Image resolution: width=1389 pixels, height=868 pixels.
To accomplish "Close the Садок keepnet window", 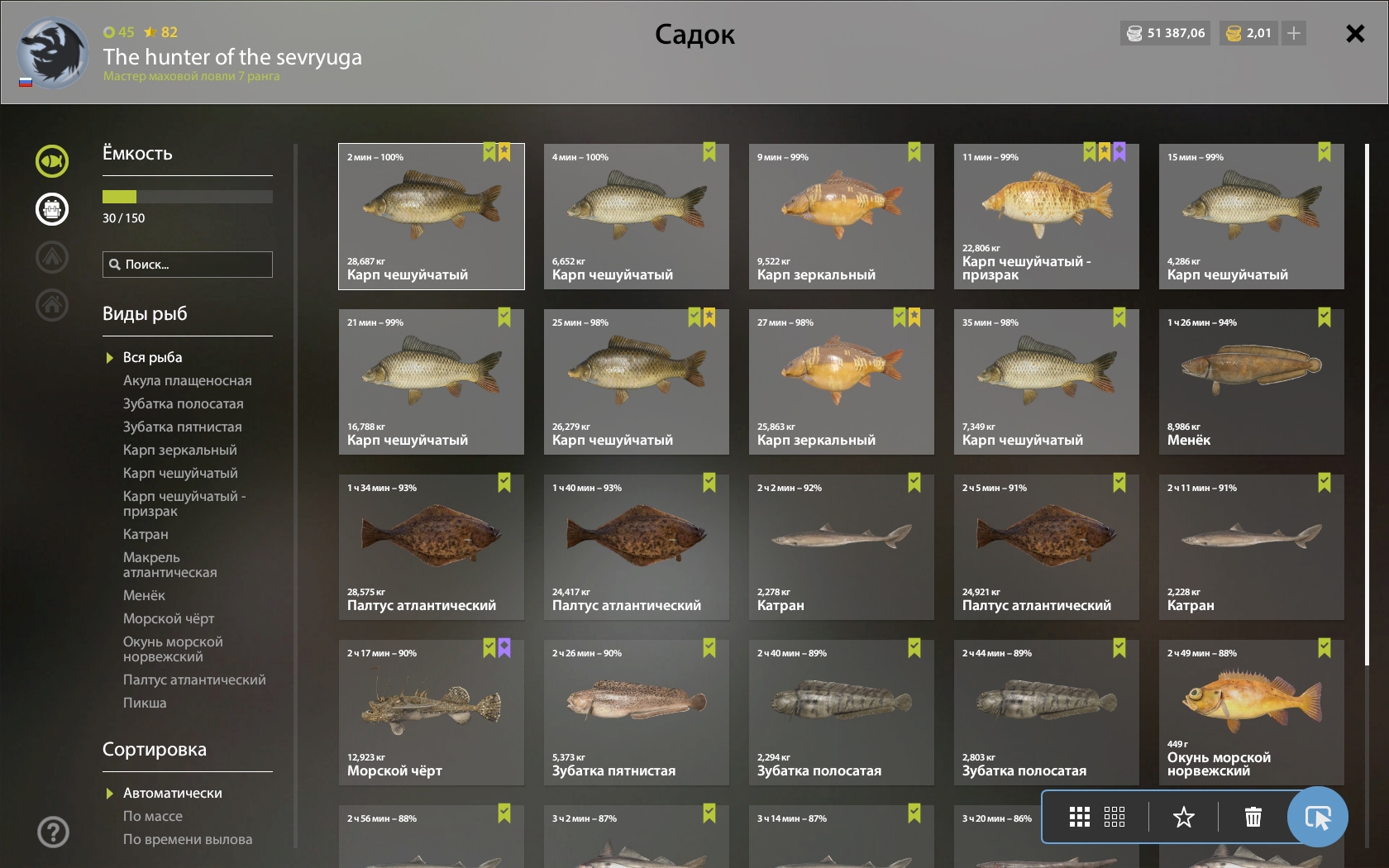I will click(1354, 34).
